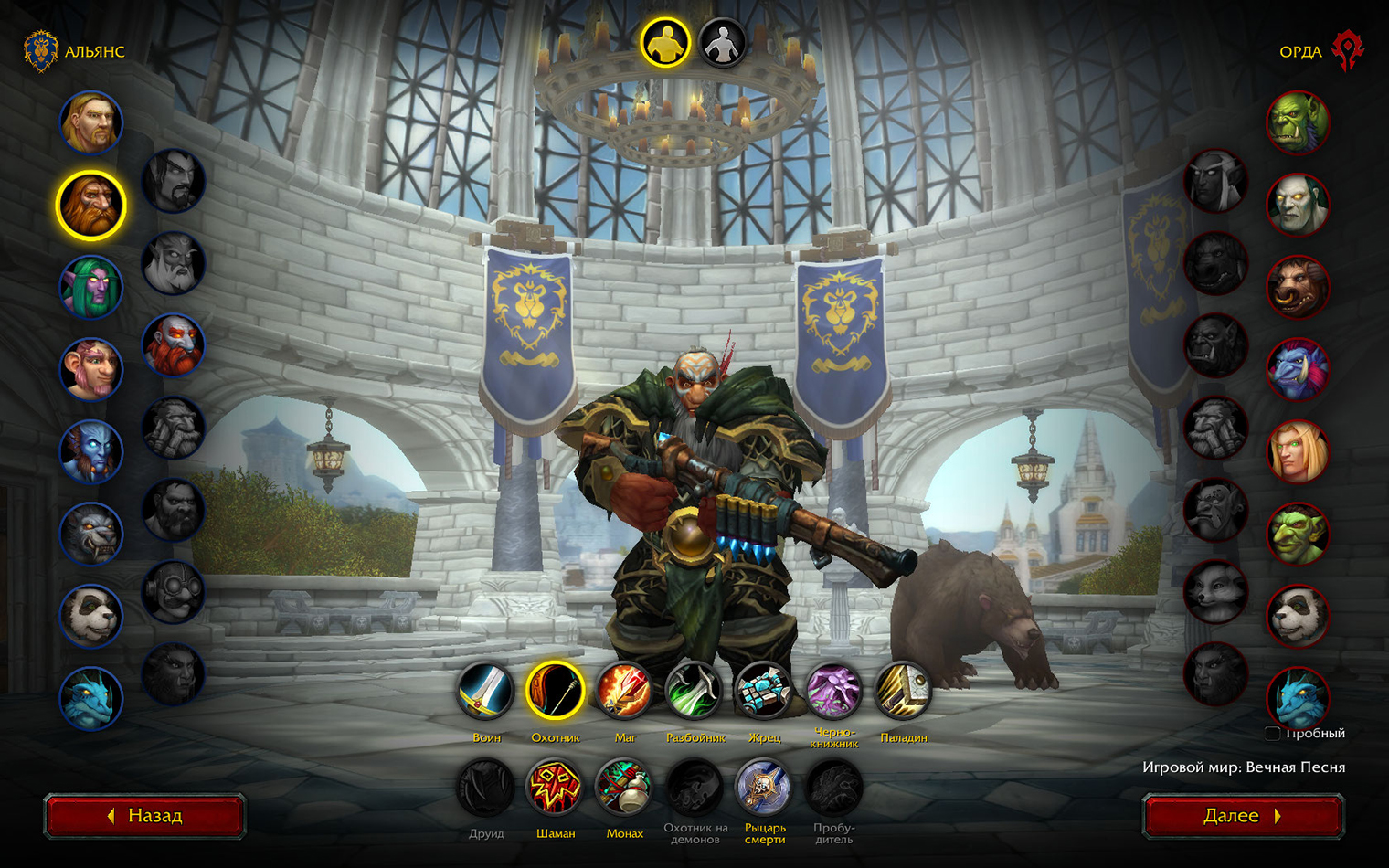1389x868 pixels.
Task: Proceed with the Далее button
Action: [1243, 815]
